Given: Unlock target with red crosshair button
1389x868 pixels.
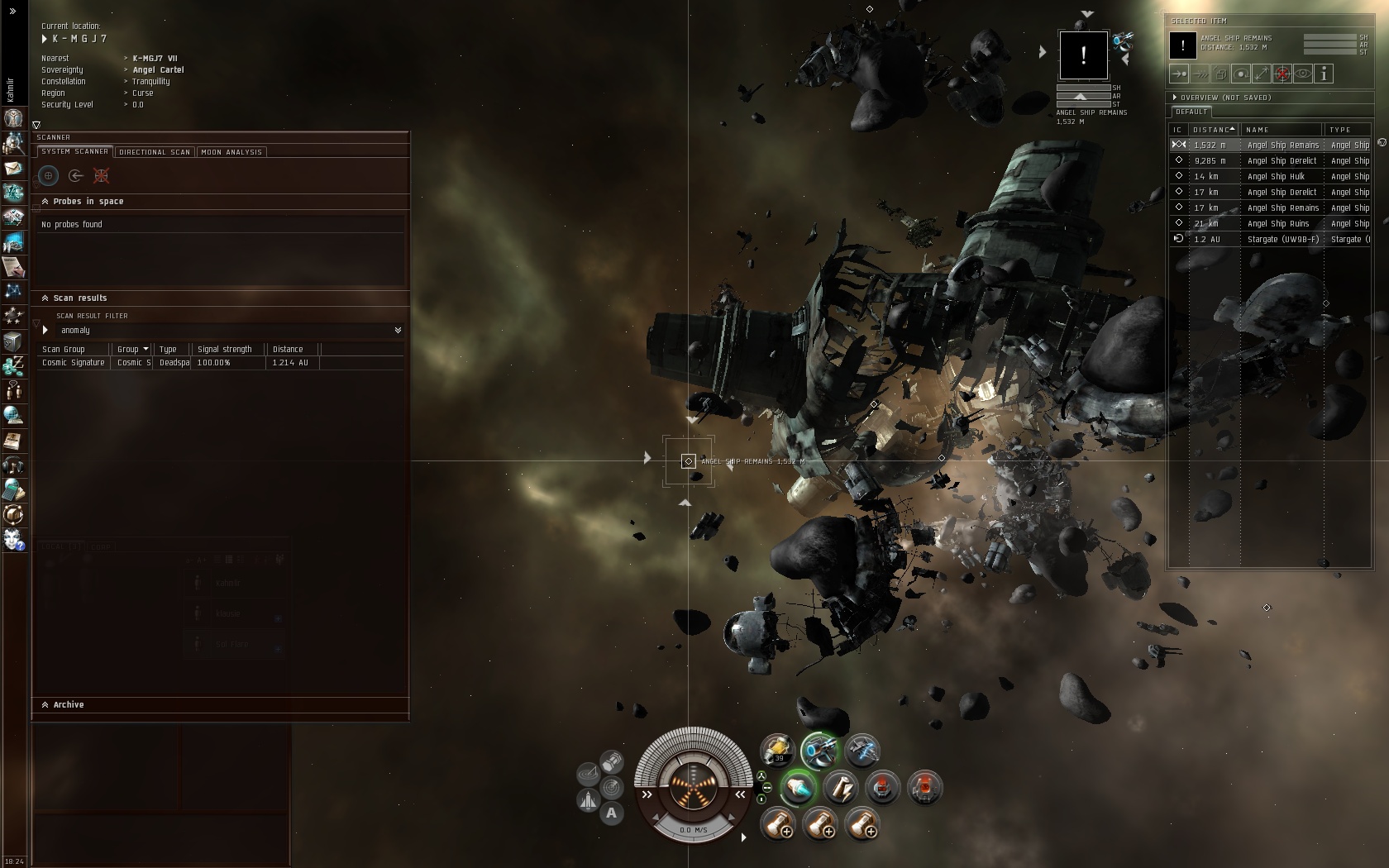Looking at the screenshot, I should point(1282,74).
